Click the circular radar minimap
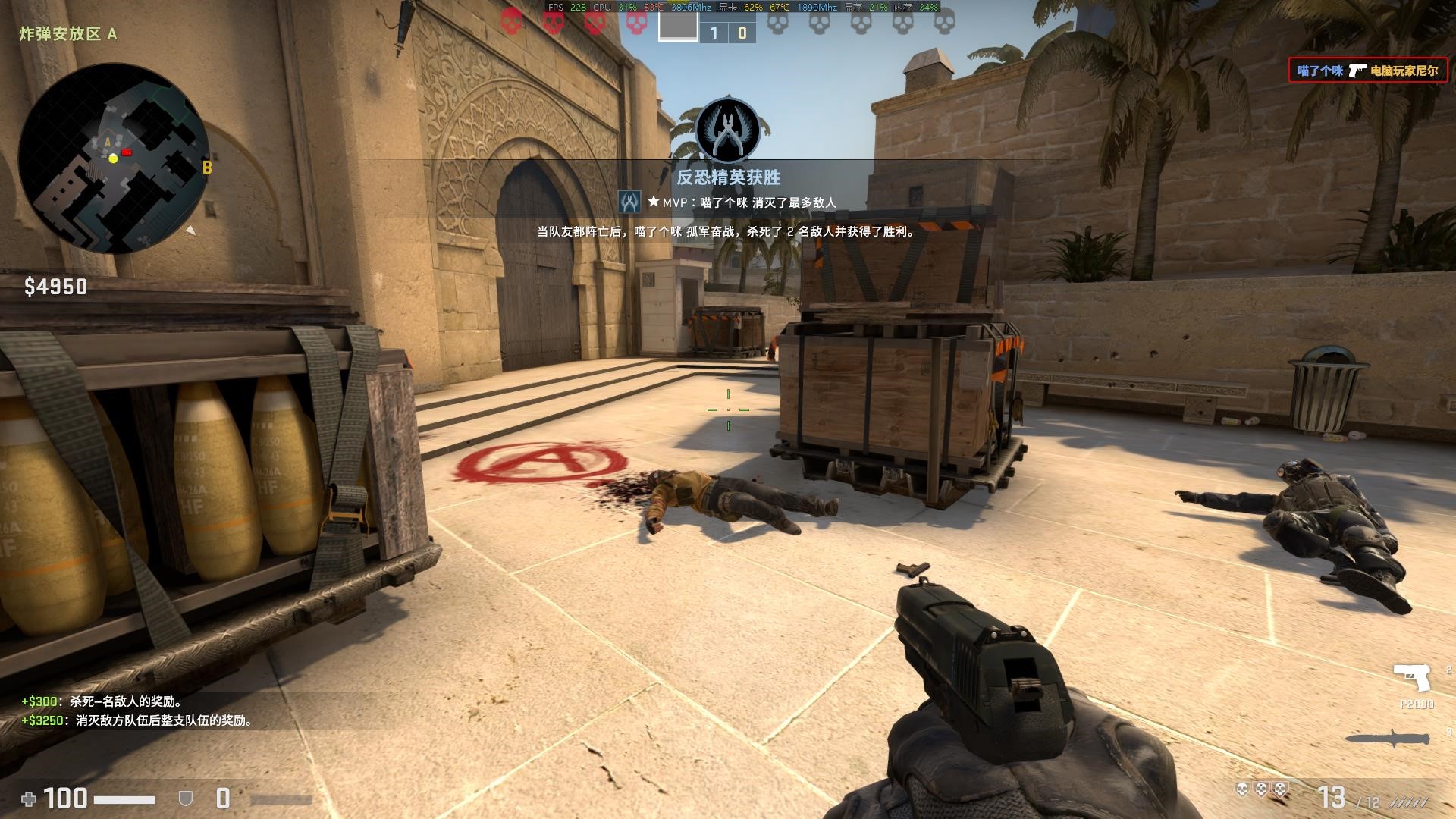This screenshot has height=819, width=1456. [x=114, y=159]
